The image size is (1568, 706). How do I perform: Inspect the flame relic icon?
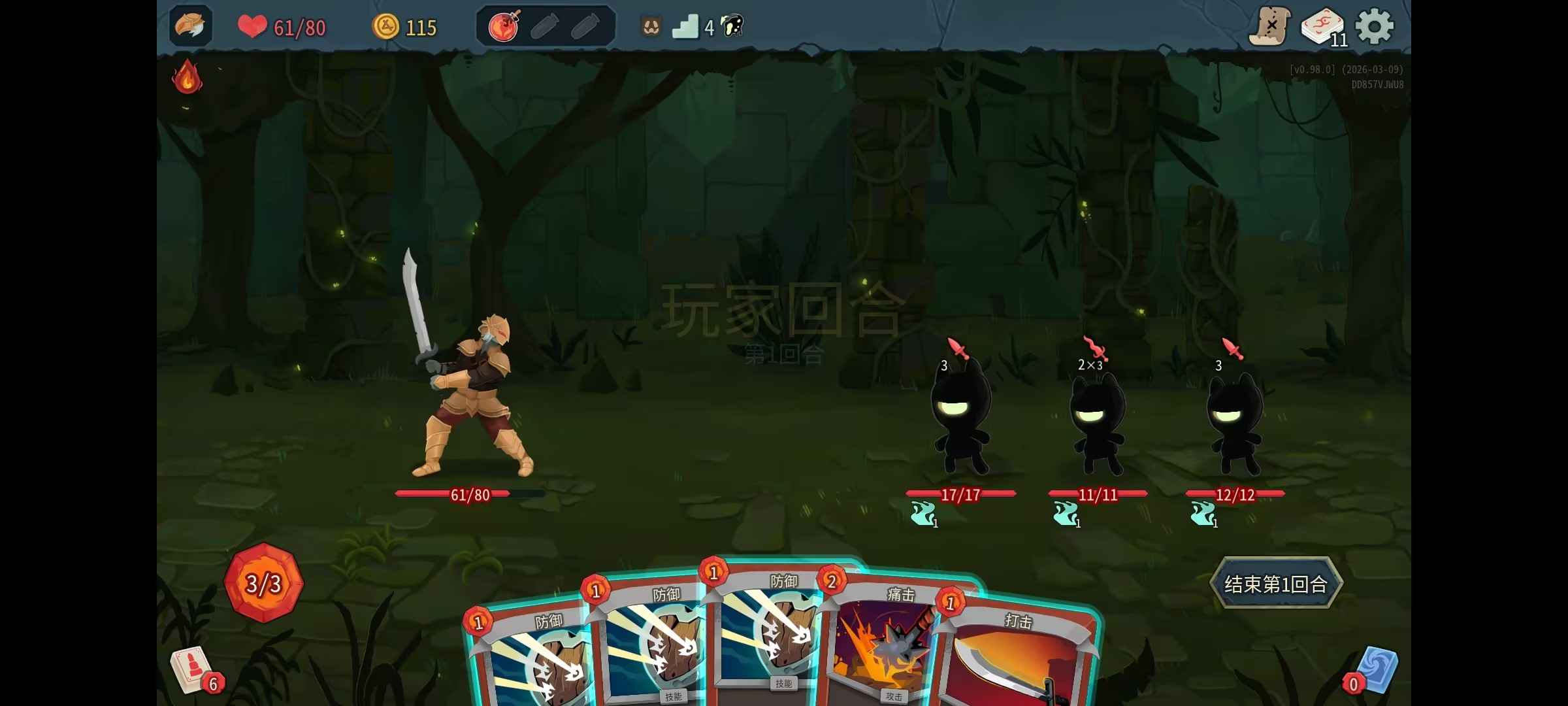click(x=187, y=77)
